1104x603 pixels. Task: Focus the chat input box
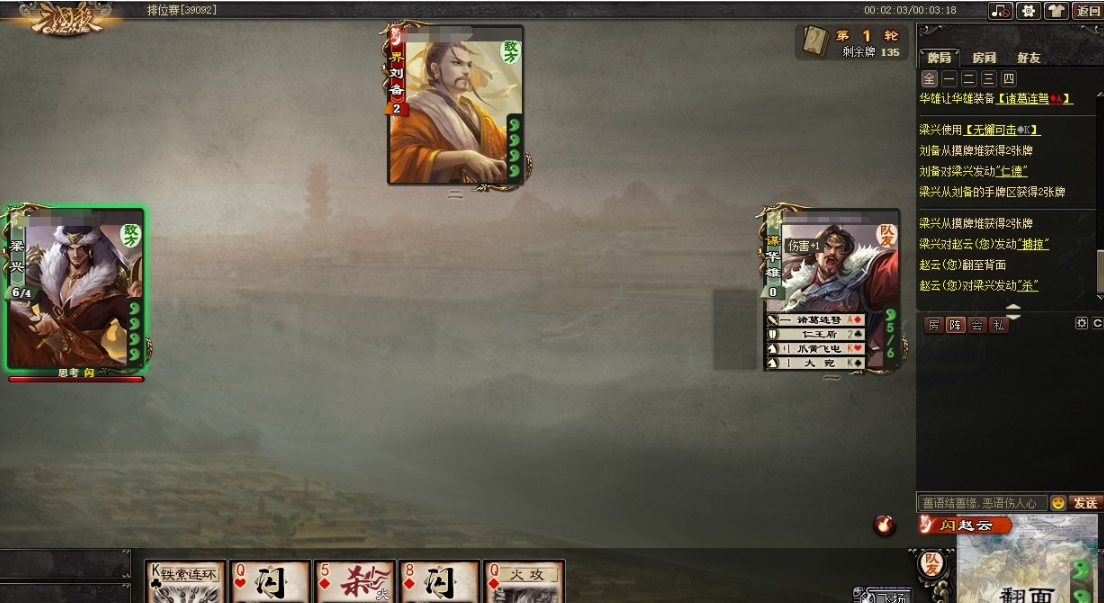coord(981,502)
